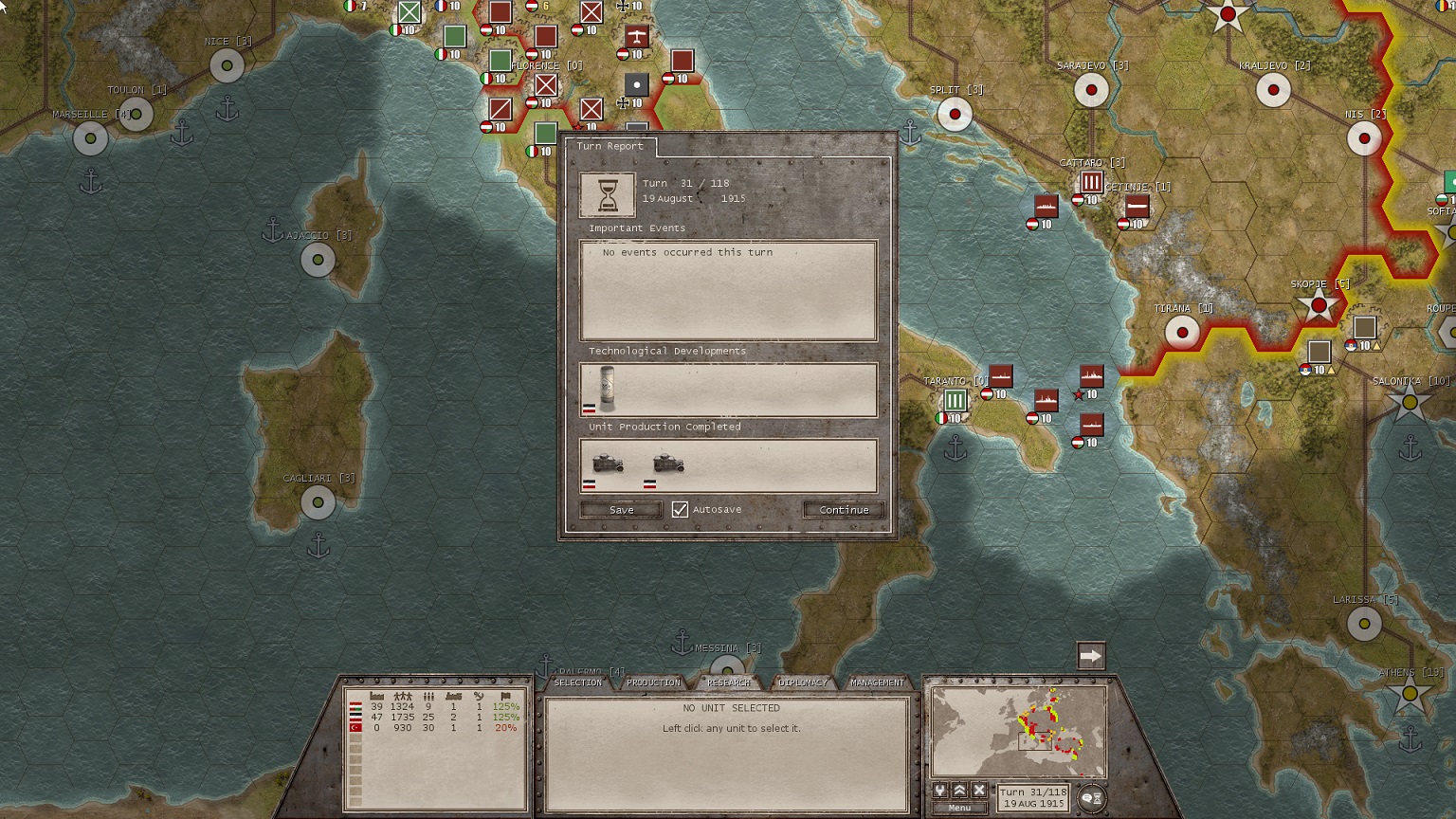Open the Research tab
The image size is (1456, 819).
(x=728, y=682)
